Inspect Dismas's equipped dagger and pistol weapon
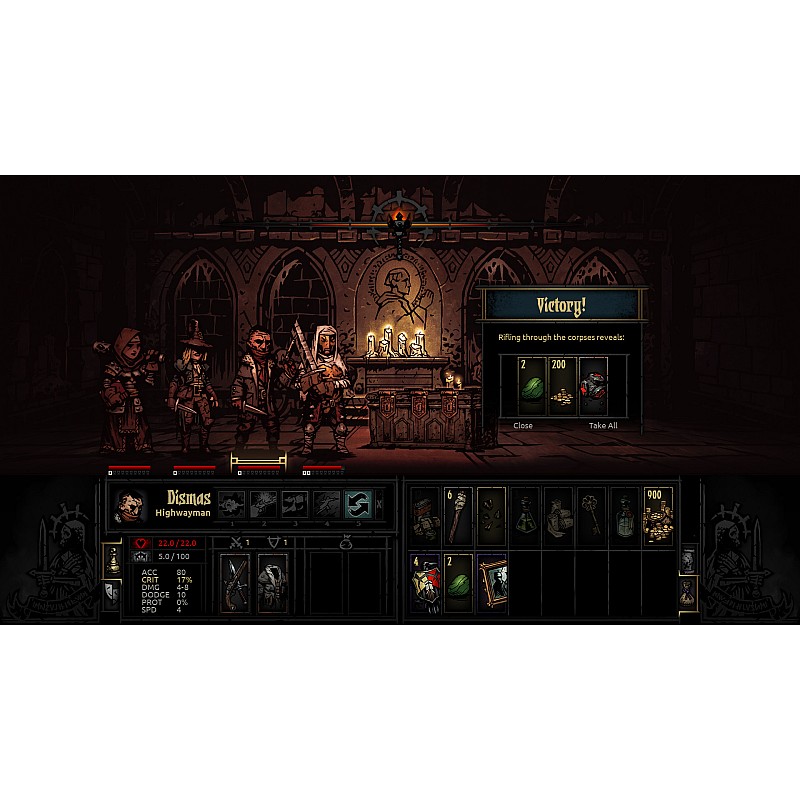The width and height of the screenshot is (800, 800). point(235,582)
